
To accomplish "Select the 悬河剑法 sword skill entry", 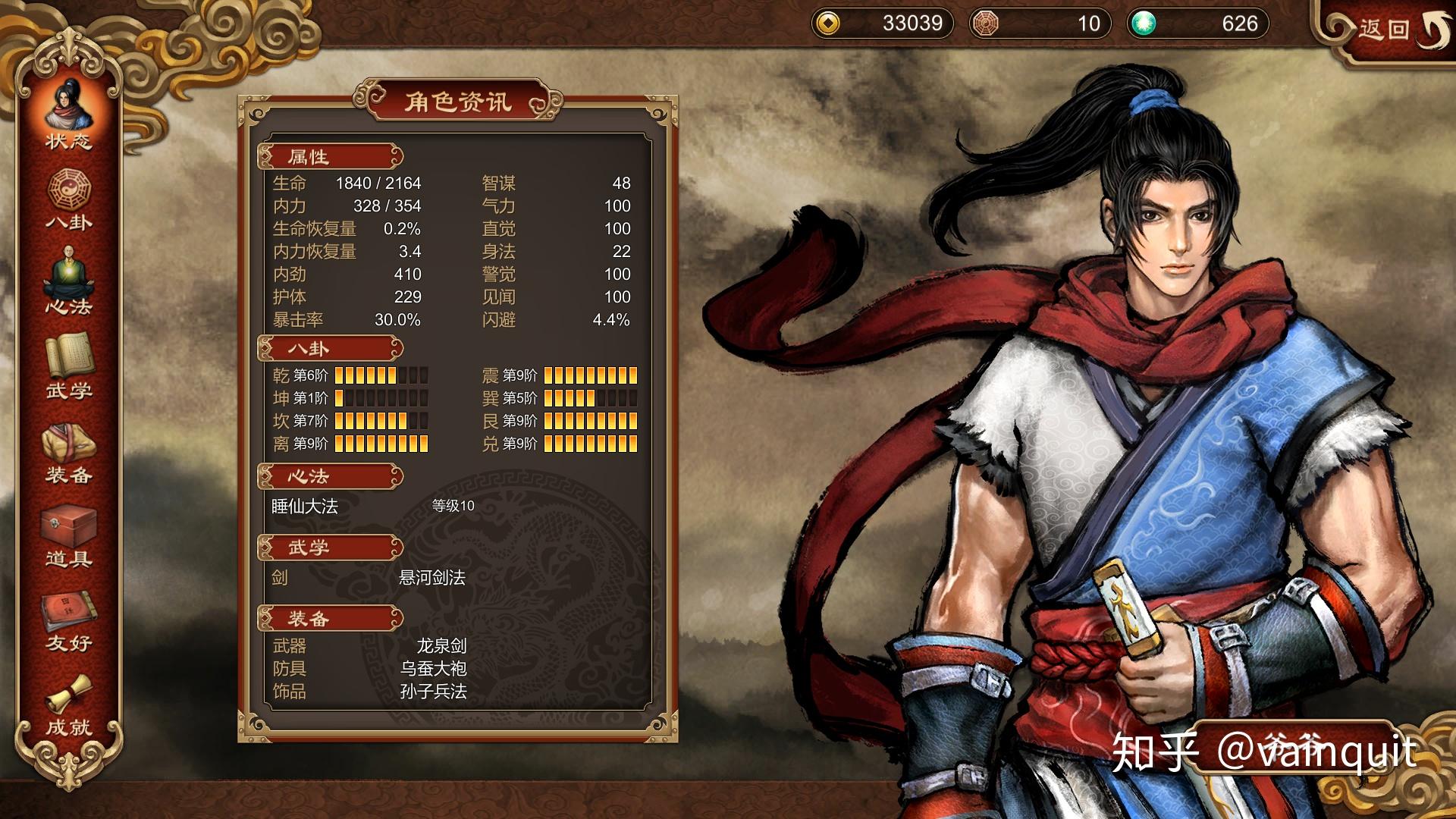I will click(x=431, y=578).
